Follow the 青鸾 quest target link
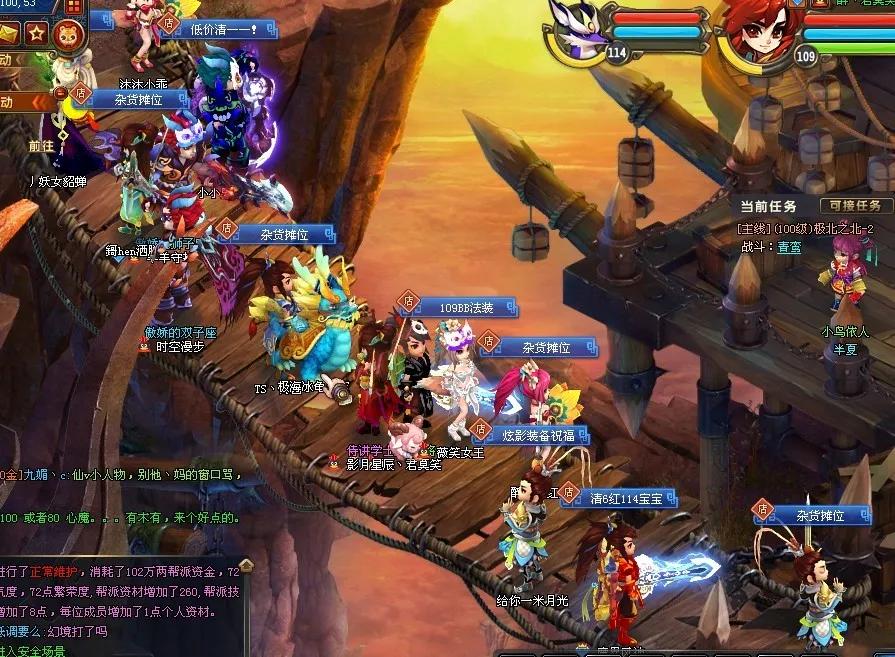Viewport: 895px width, 657px height. (x=789, y=245)
